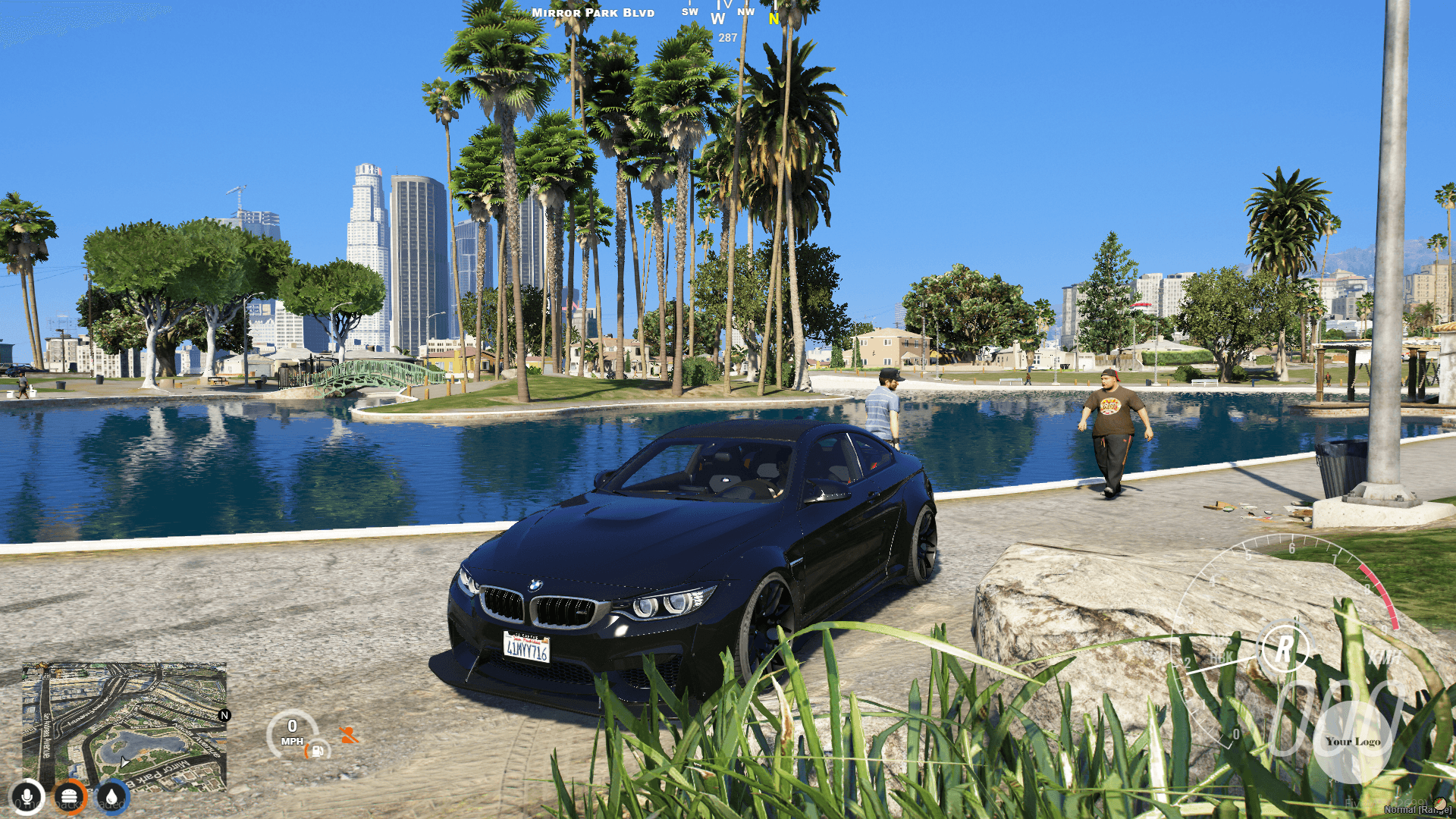Click the HBK handbrake indicator
The width and height of the screenshot is (1456, 819).
[1222, 657]
